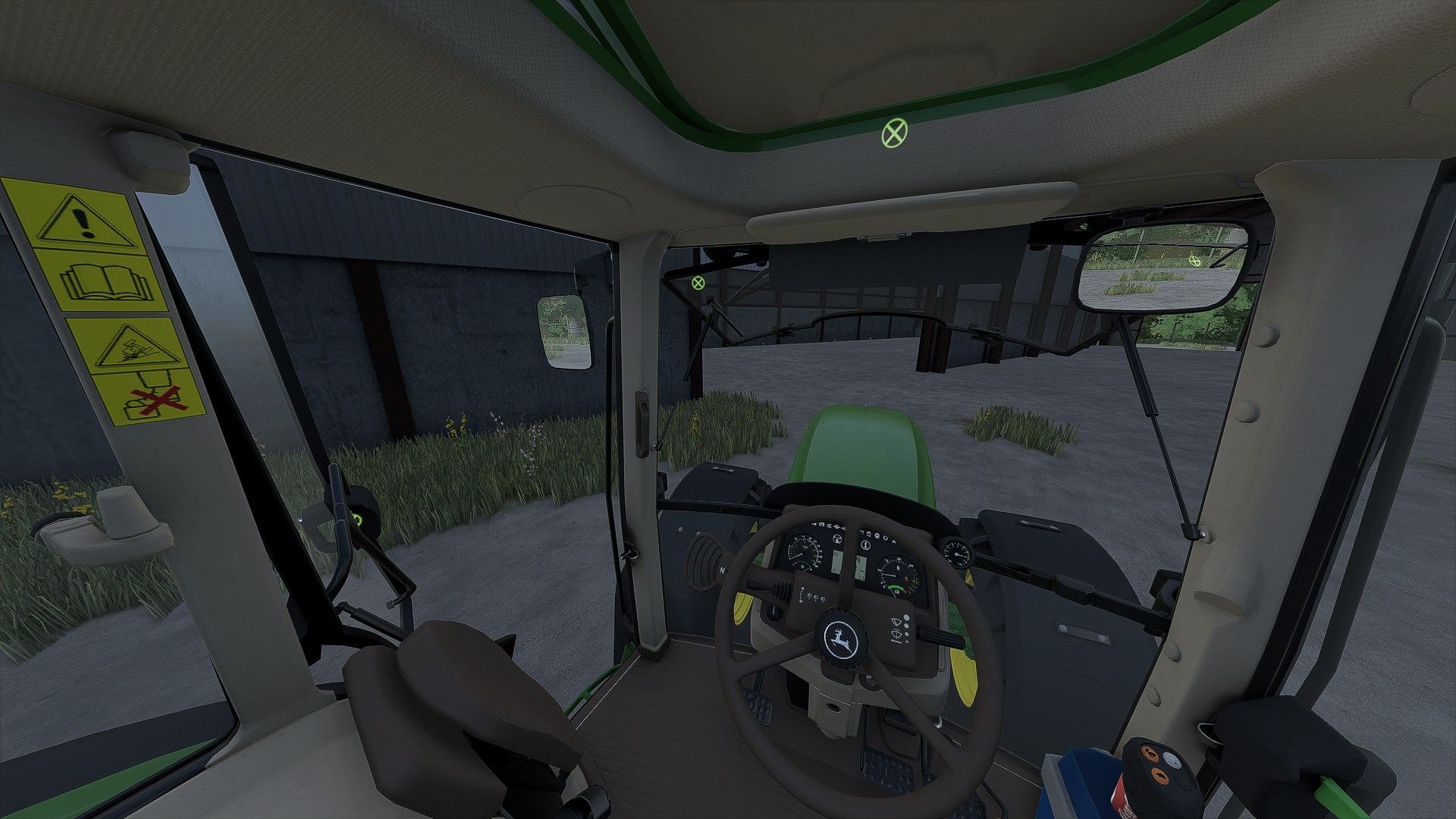
Task: Activate the green marker beside the left wiper arm
Action: pyautogui.click(x=698, y=283)
